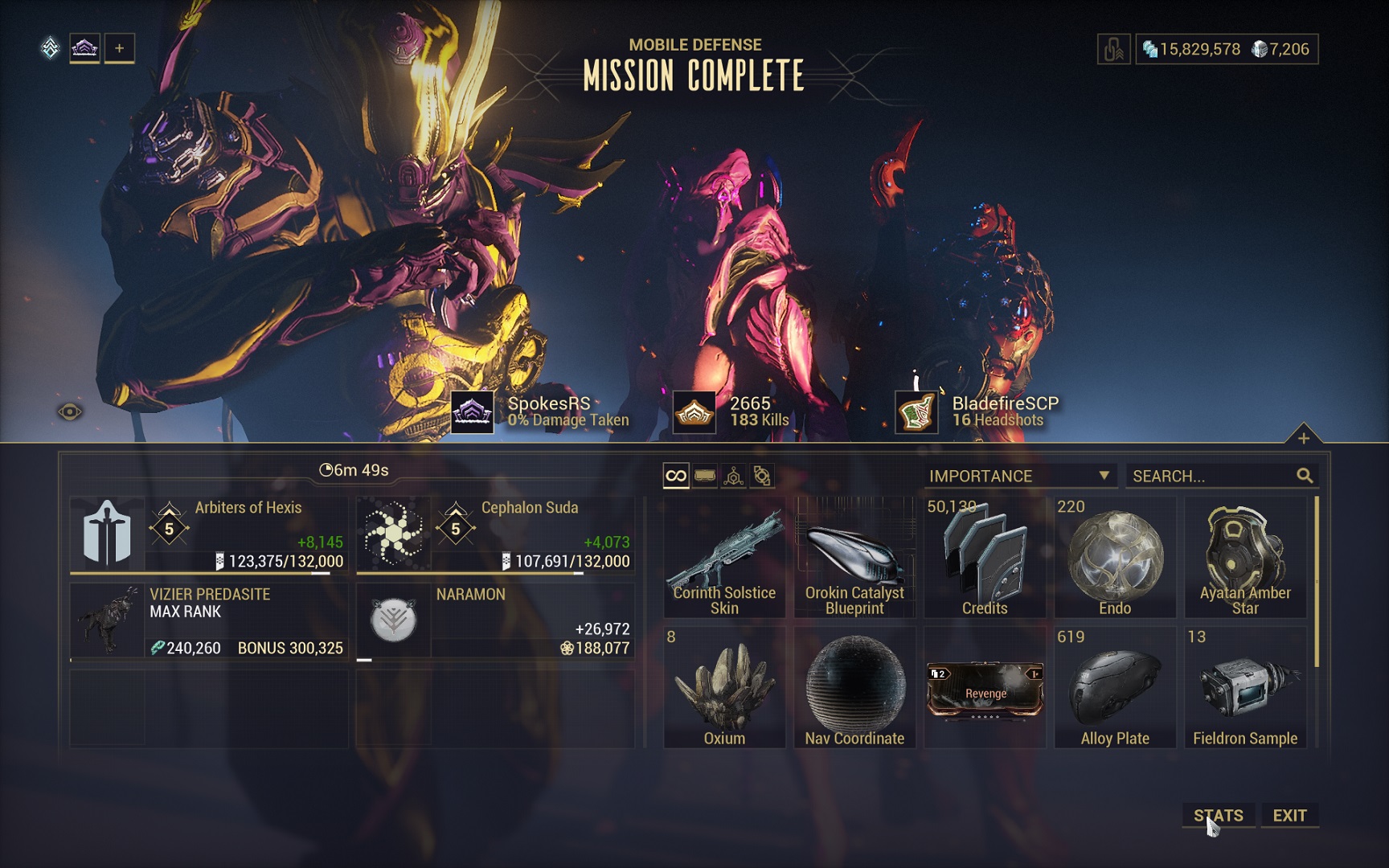The height and width of the screenshot is (868, 1389).
Task: Select the Credits reward tile
Action: click(985, 557)
